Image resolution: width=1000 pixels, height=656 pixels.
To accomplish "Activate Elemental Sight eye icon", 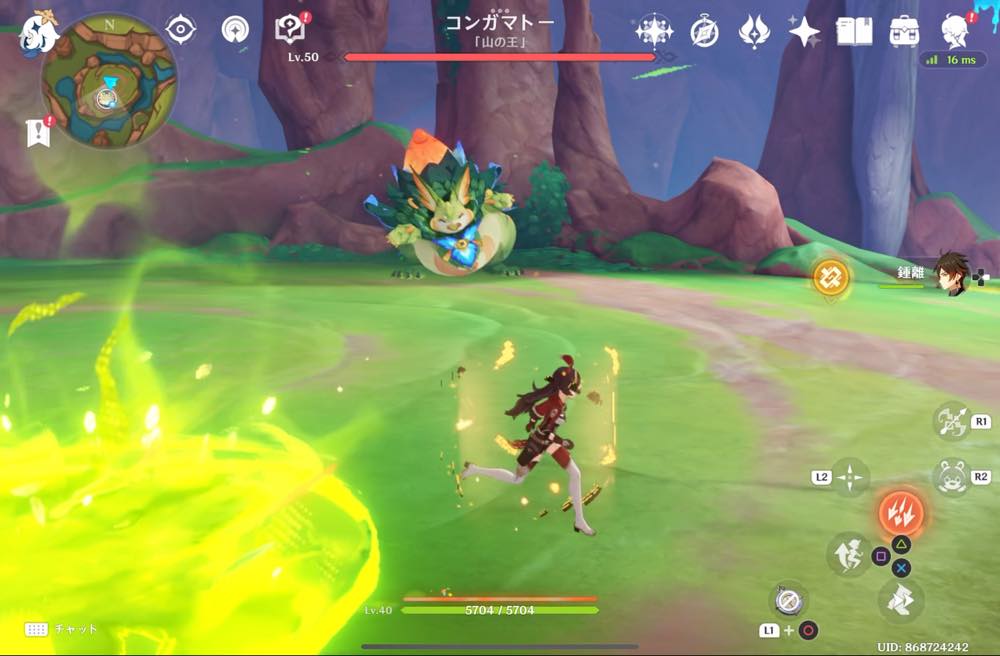I will [x=180, y=30].
